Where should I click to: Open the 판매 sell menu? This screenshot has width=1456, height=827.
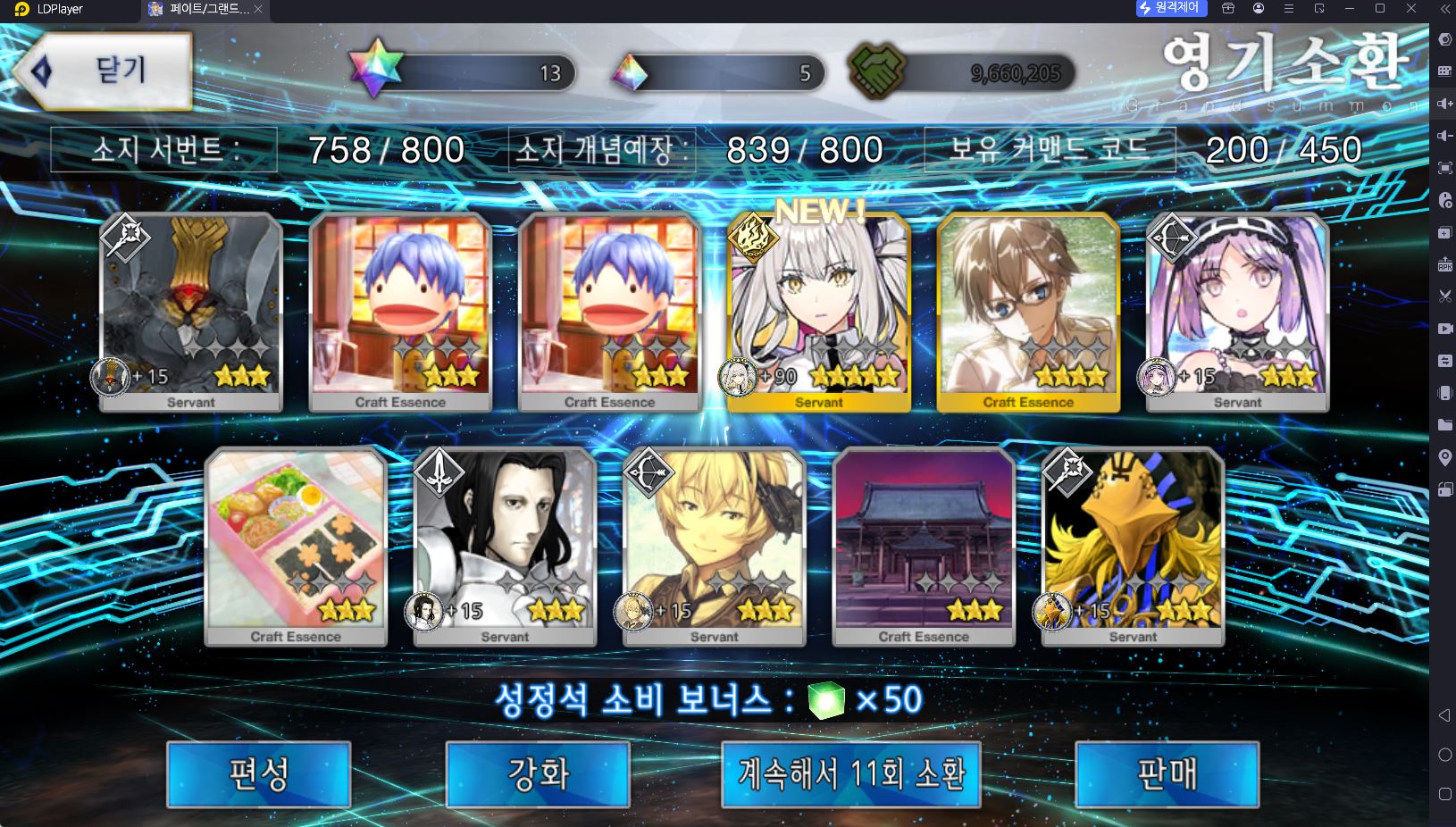tap(1167, 773)
